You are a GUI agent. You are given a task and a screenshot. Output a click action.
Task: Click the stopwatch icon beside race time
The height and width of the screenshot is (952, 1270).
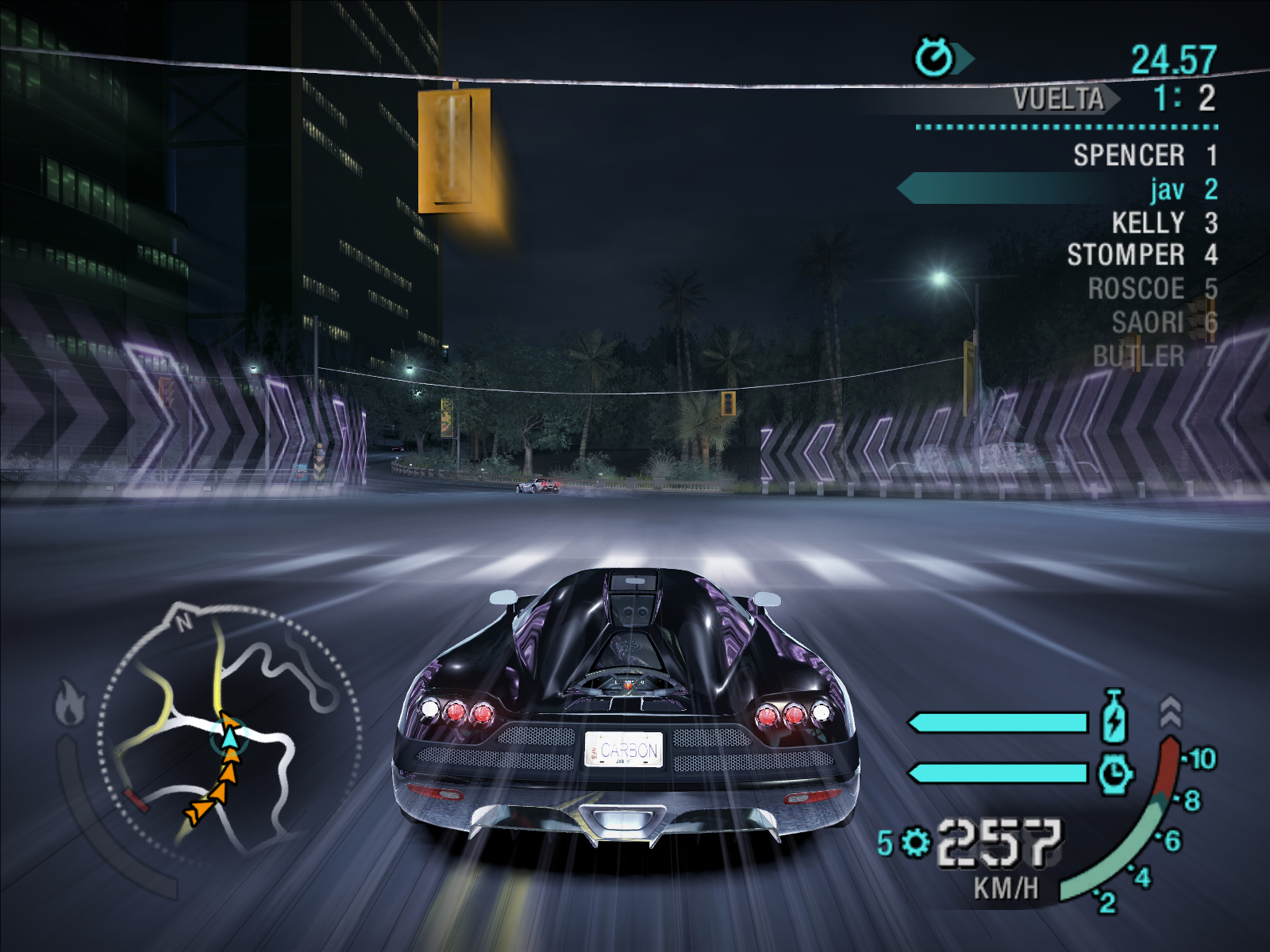935,58
